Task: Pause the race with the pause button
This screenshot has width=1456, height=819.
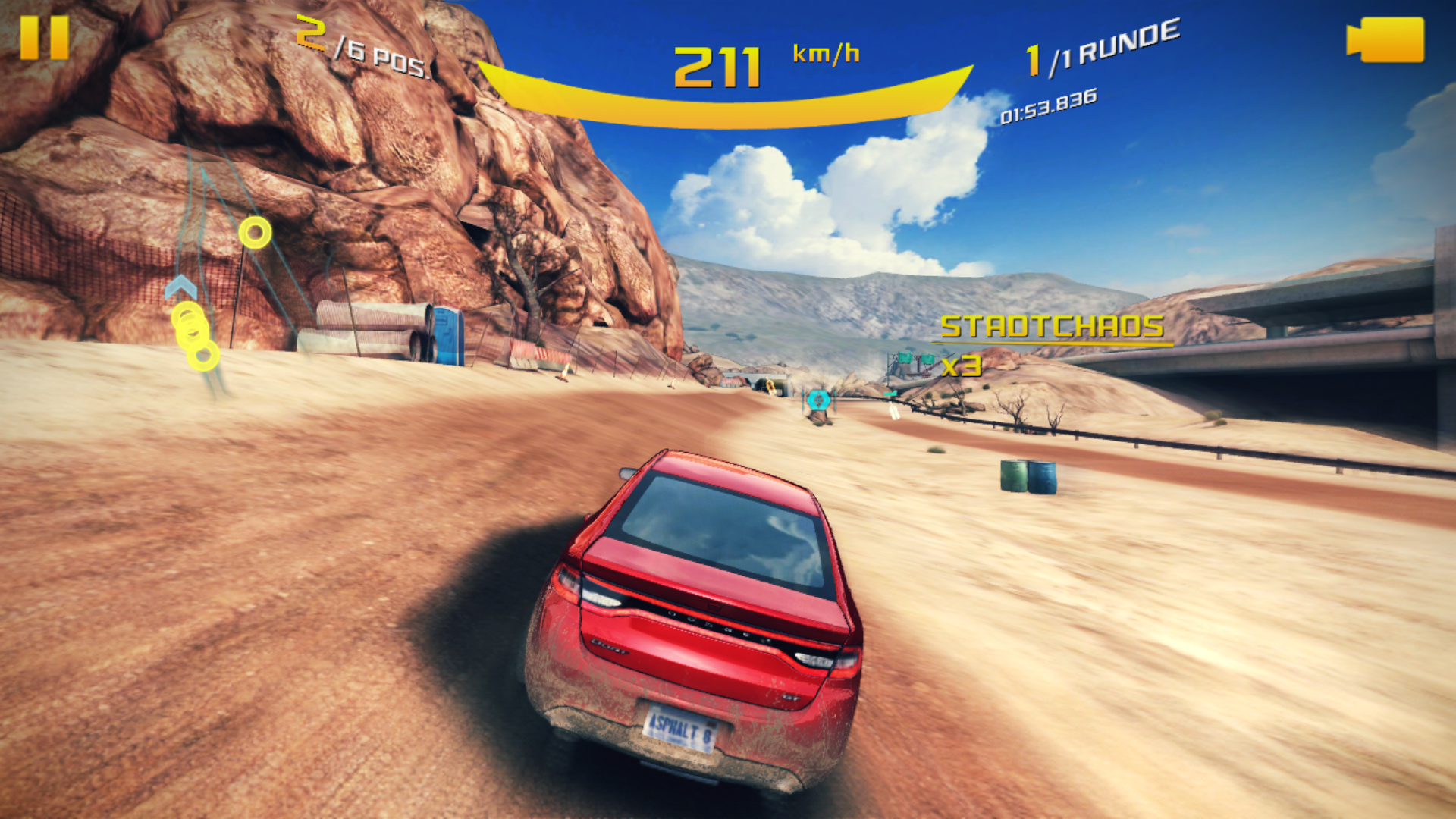Action: coord(44,38)
